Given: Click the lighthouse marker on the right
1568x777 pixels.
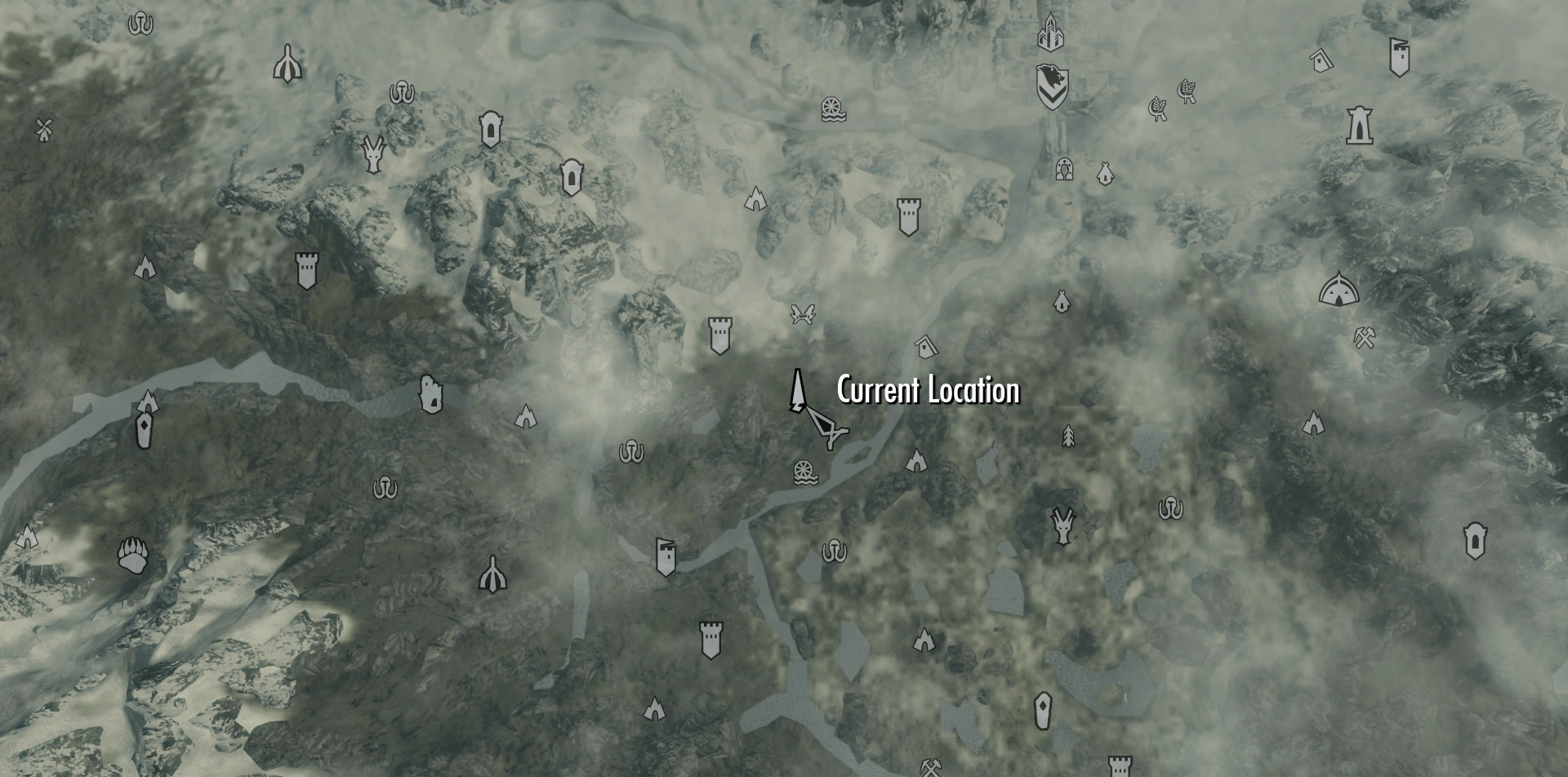Looking at the screenshot, I should (x=1360, y=127).
